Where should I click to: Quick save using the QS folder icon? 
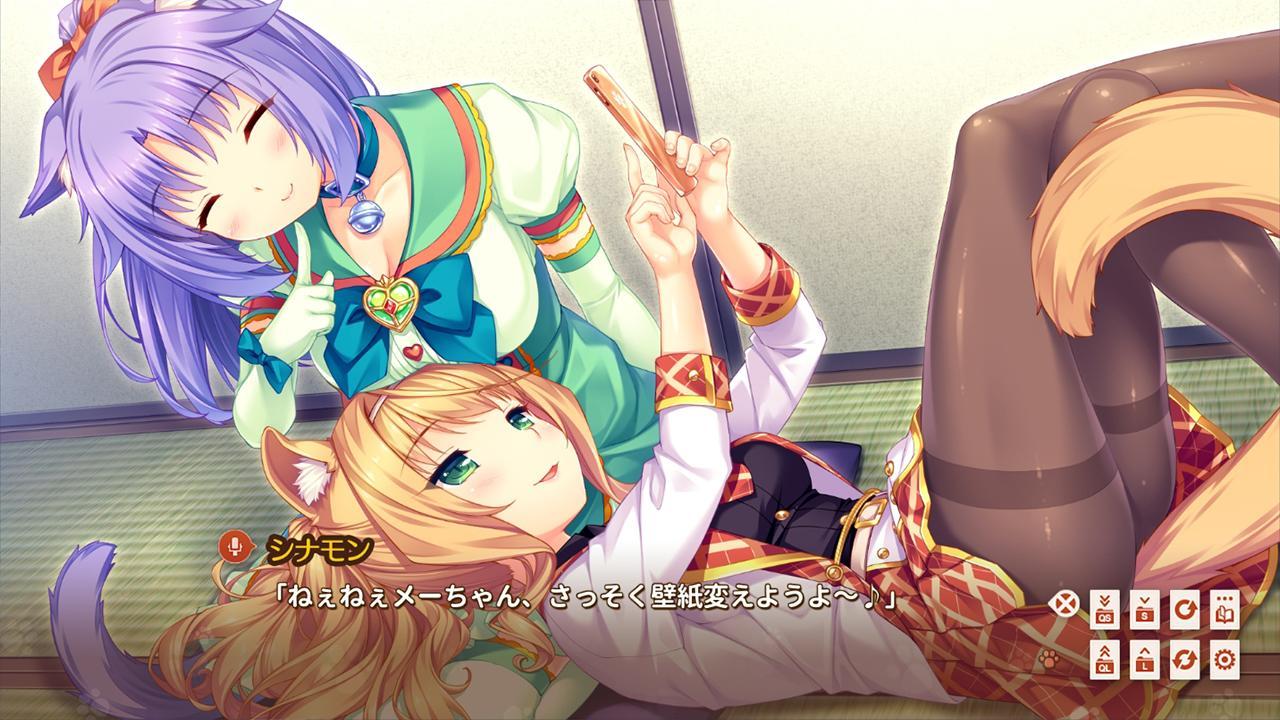[x=1105, y=609]
